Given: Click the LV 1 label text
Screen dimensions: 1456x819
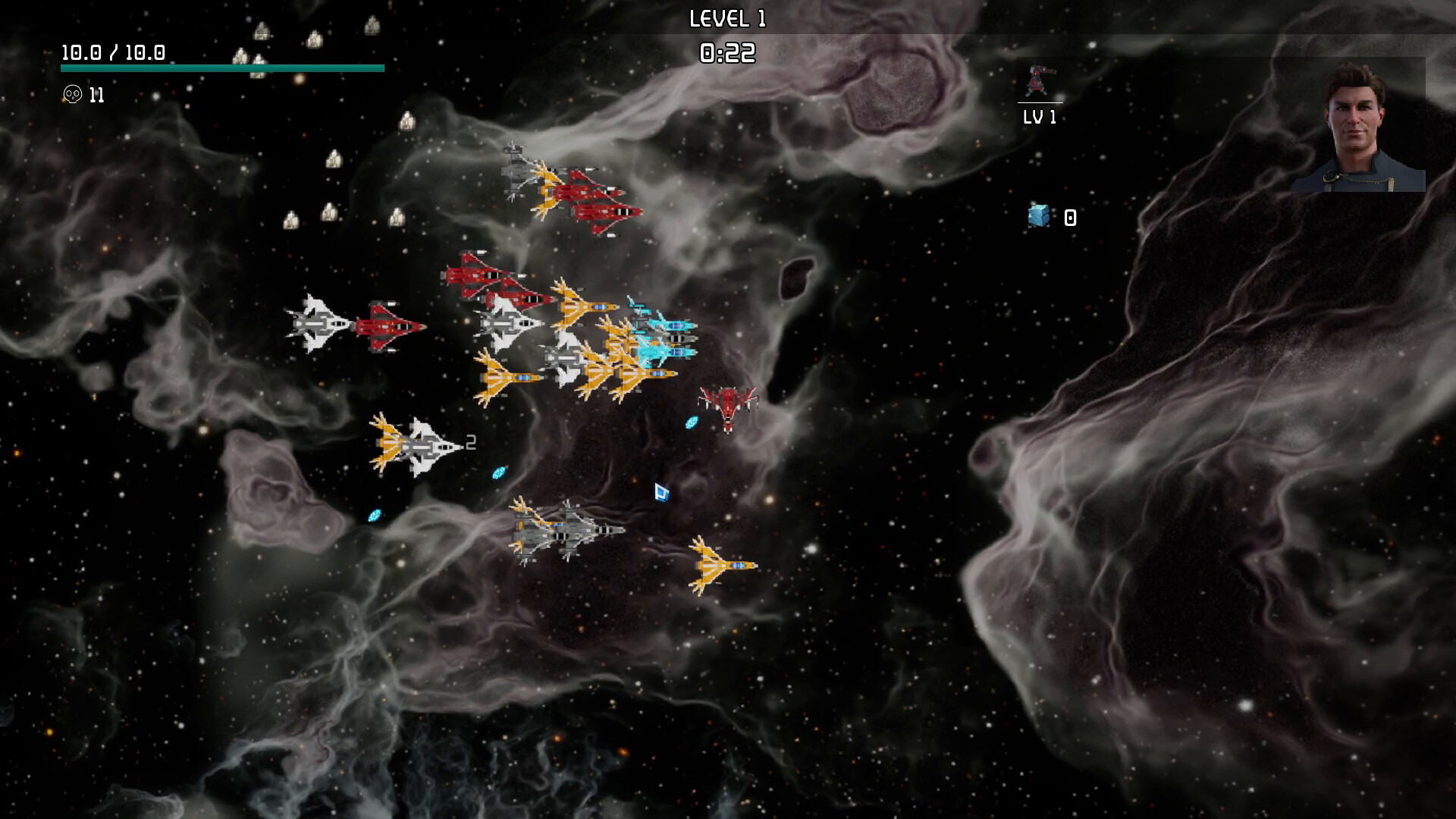Looking at the screenshot, I should click(x=1040, y=116).
